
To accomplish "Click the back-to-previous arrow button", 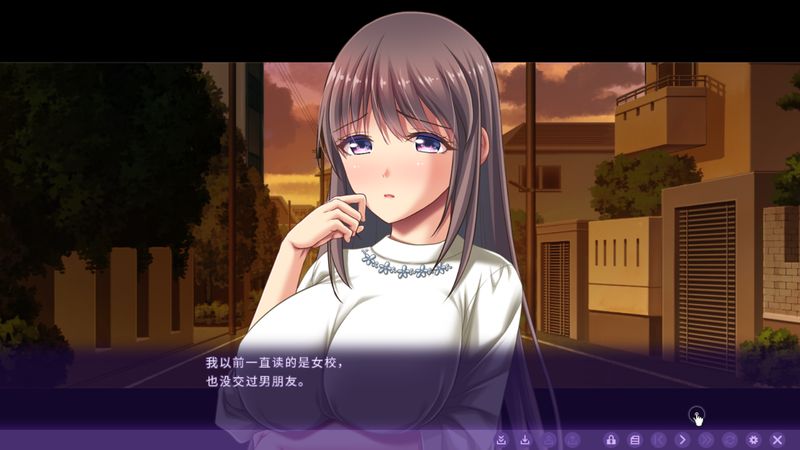I will 658,439.
